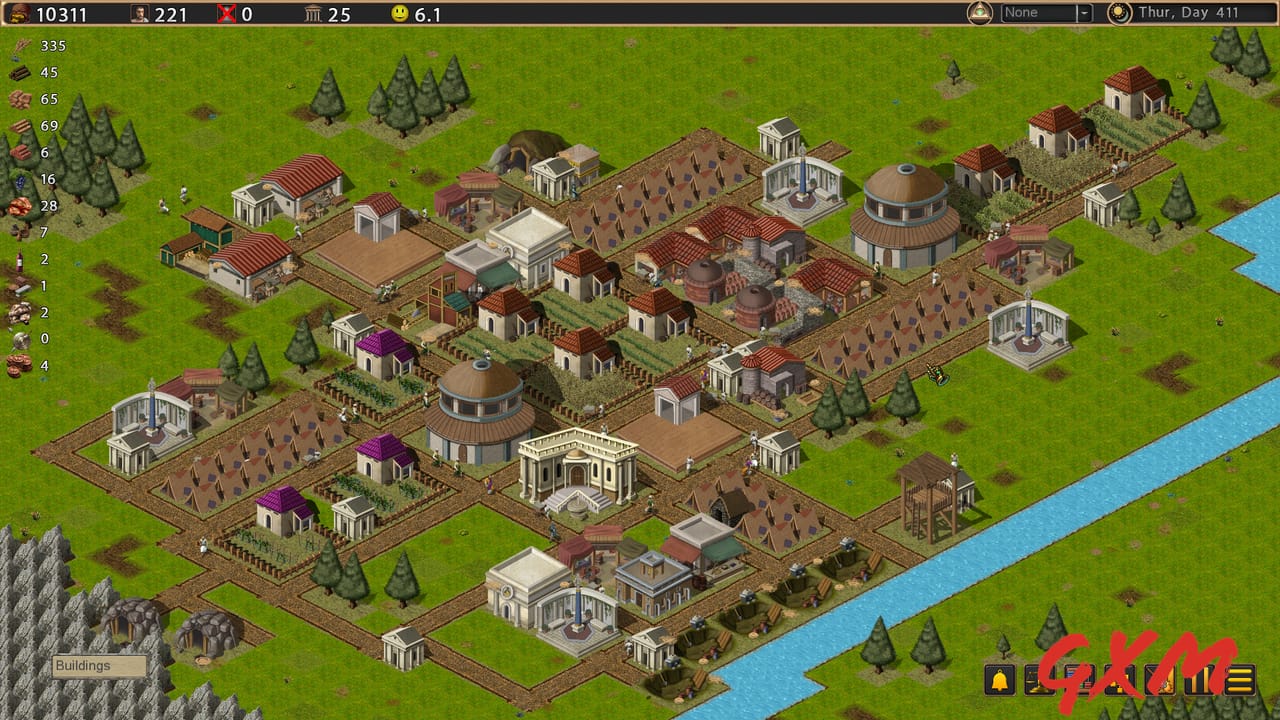Click the gold coins treasury icon
Screen dimensions: 1280x720
pyautogui.click(x=20, y=13)
